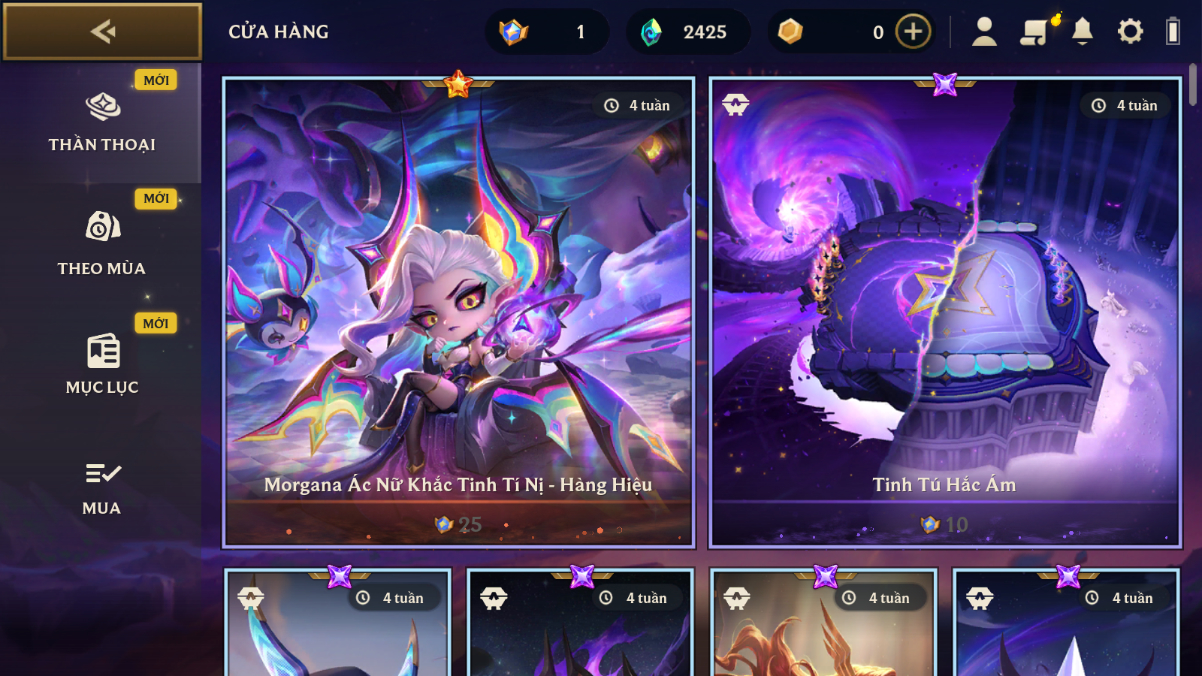Image resolution: width=1202 pixels, height=676 pixels.
Task: View the Tinh Tú Hắc Ám arena offer
Action: [945, 312]
